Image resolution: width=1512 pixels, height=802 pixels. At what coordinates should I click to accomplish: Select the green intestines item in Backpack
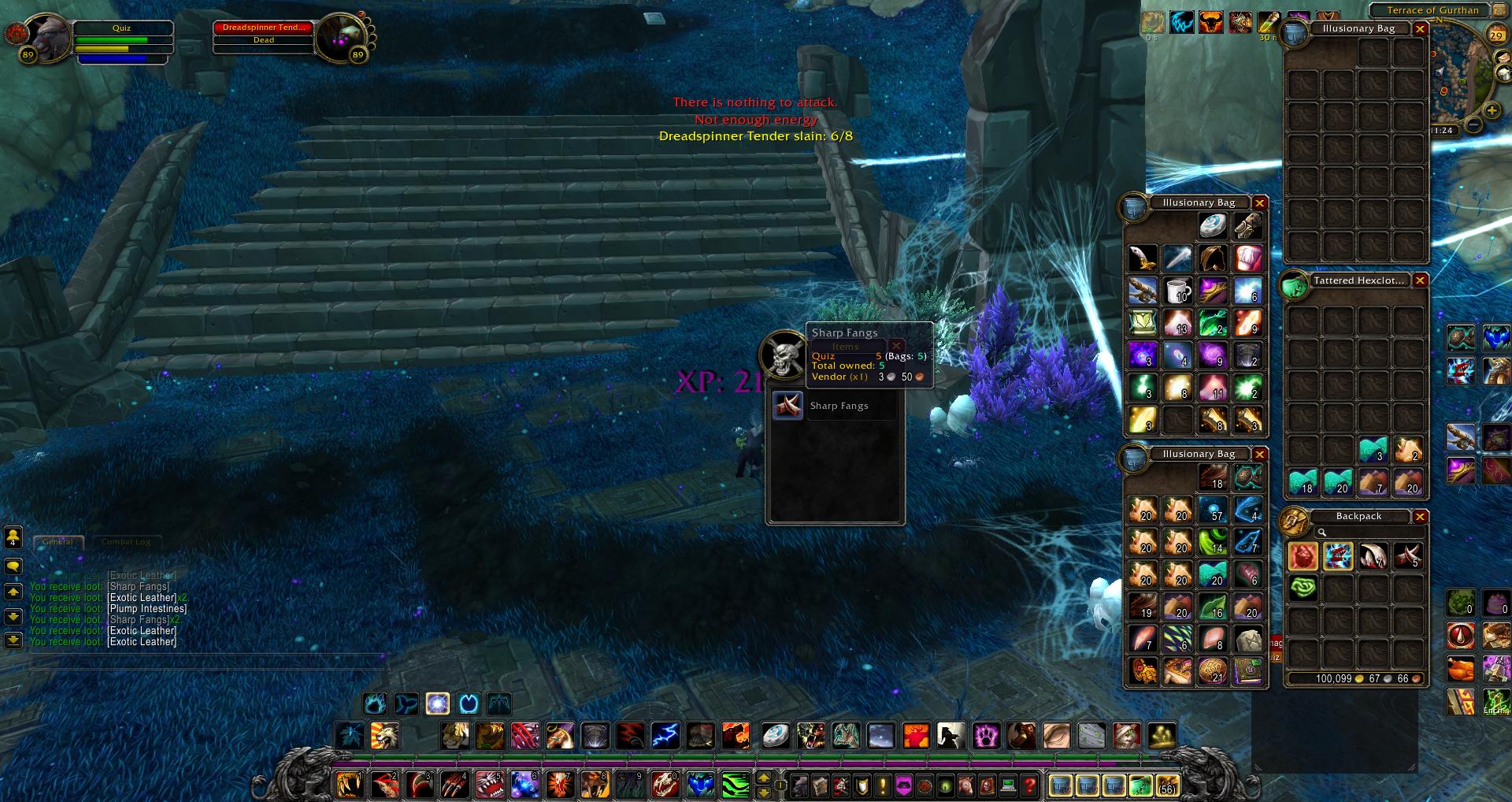tap(1303, 588)
